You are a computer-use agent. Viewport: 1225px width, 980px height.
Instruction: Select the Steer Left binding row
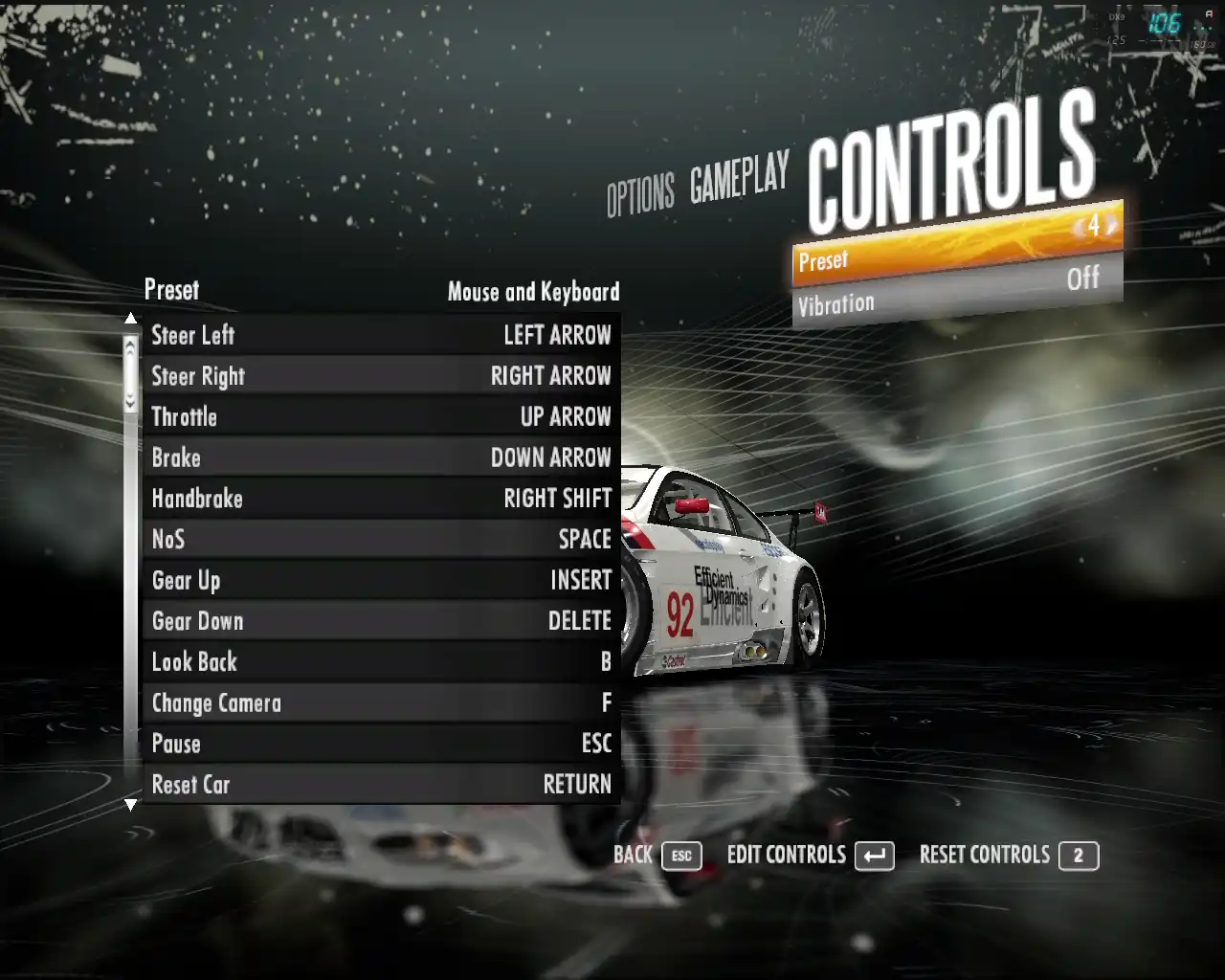(x=381, y=335)
